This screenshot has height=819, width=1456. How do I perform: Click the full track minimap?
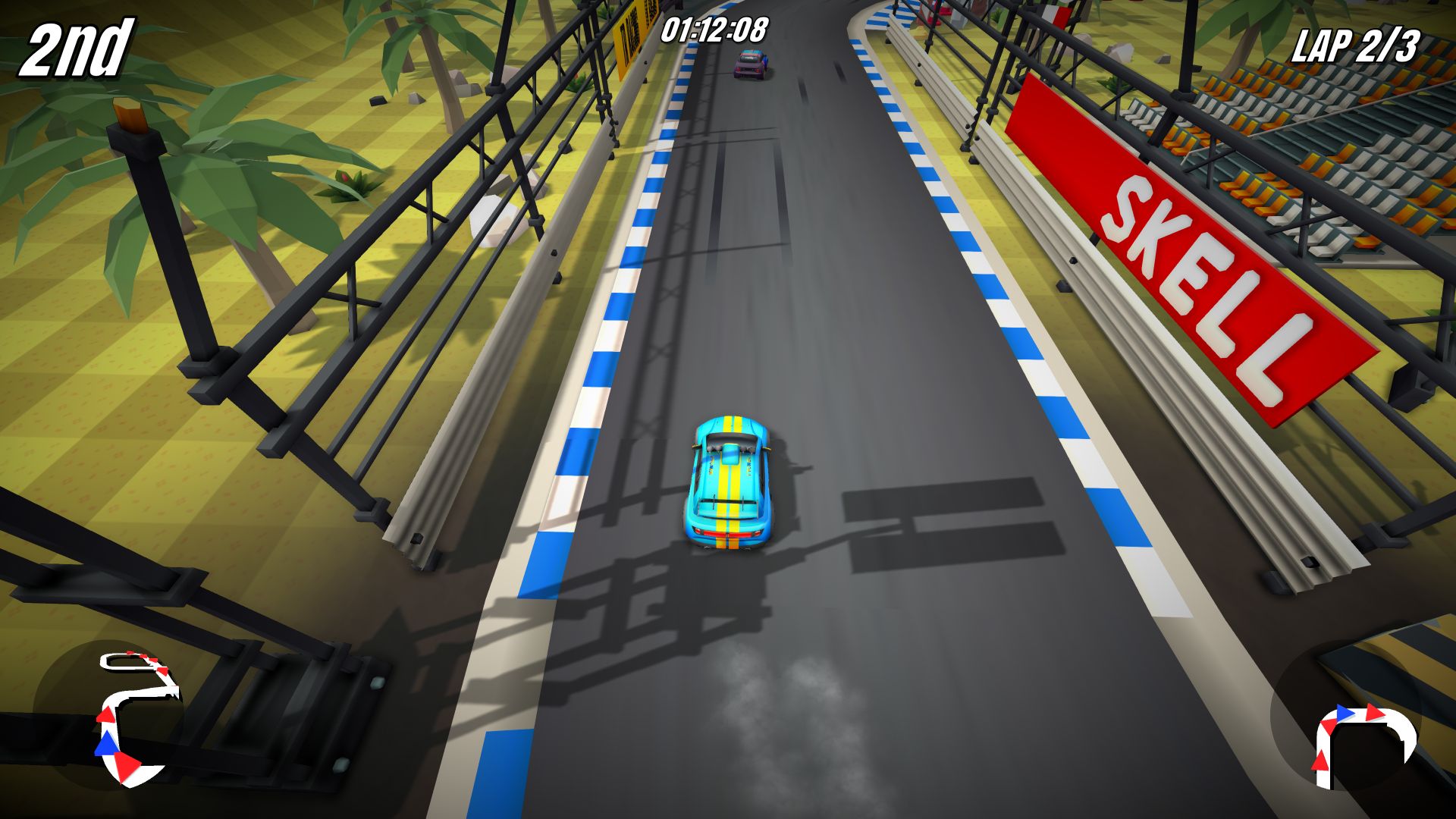(136, 717)
